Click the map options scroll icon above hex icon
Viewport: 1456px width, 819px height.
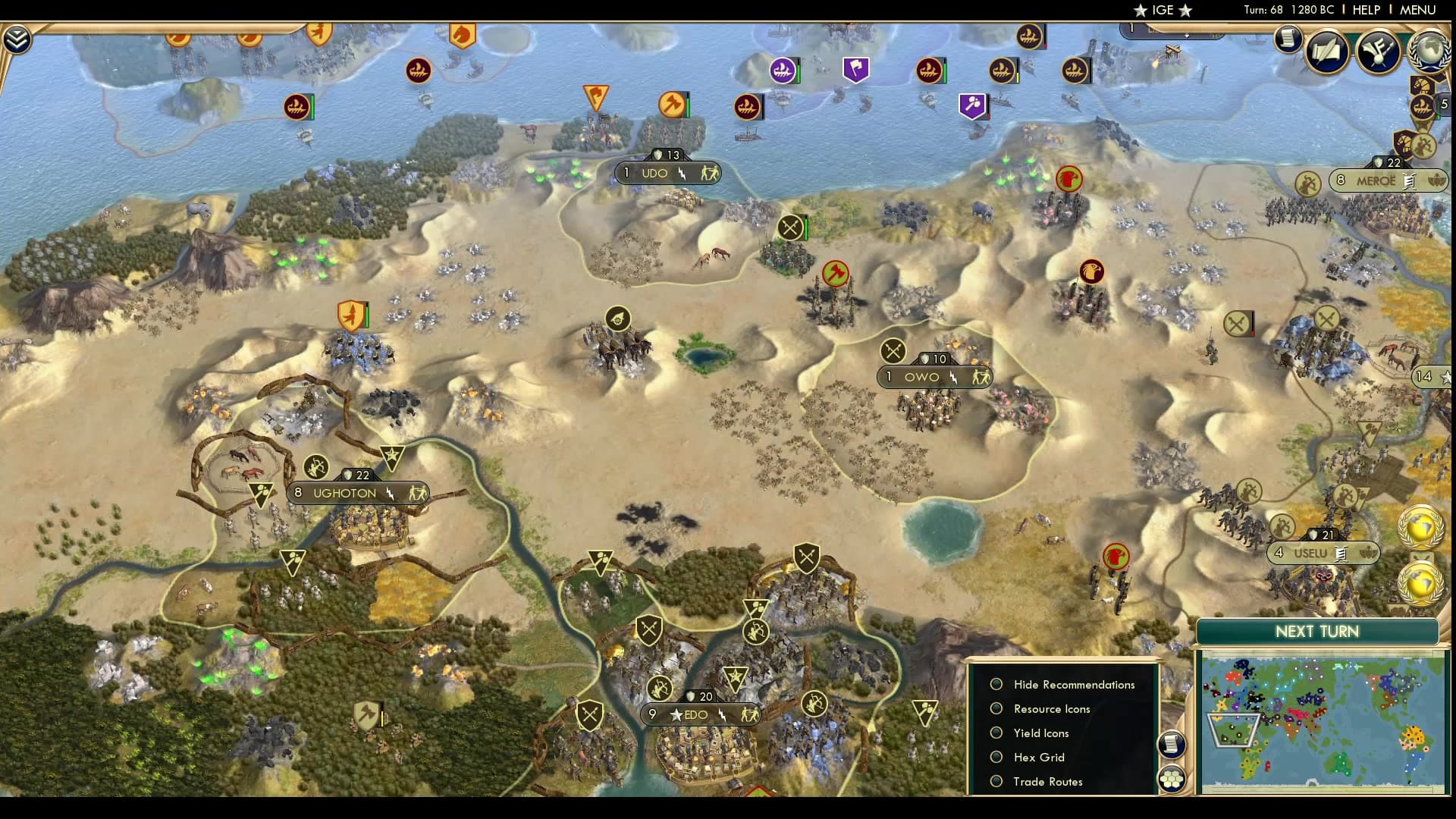pos(1173,745)
